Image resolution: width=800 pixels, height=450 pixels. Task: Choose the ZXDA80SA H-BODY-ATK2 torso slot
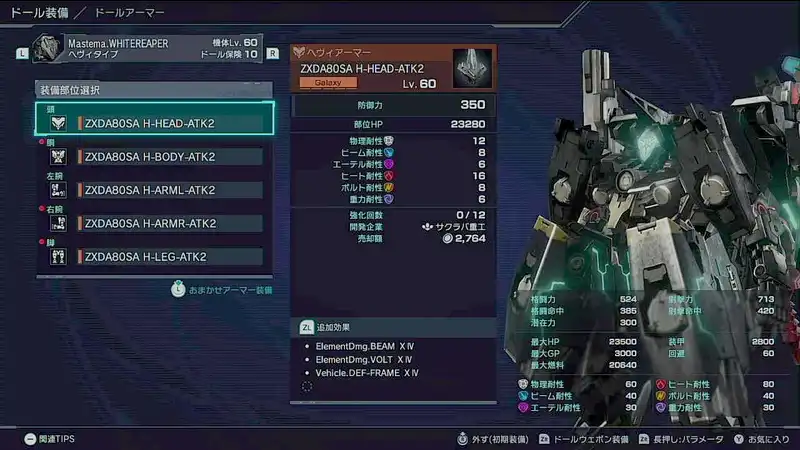click(x=154, y=156)
